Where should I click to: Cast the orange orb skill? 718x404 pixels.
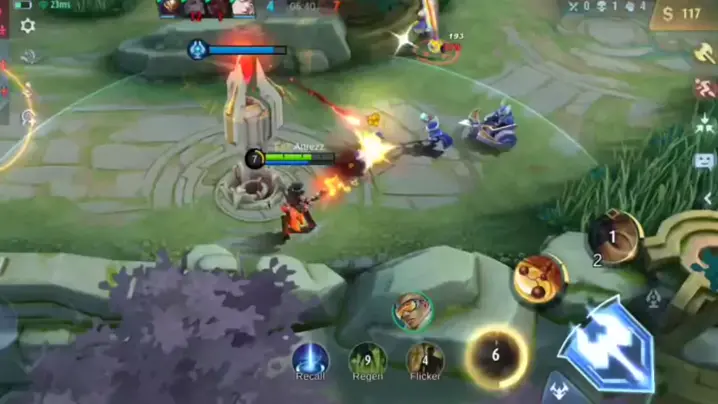(x=540, y=279)
